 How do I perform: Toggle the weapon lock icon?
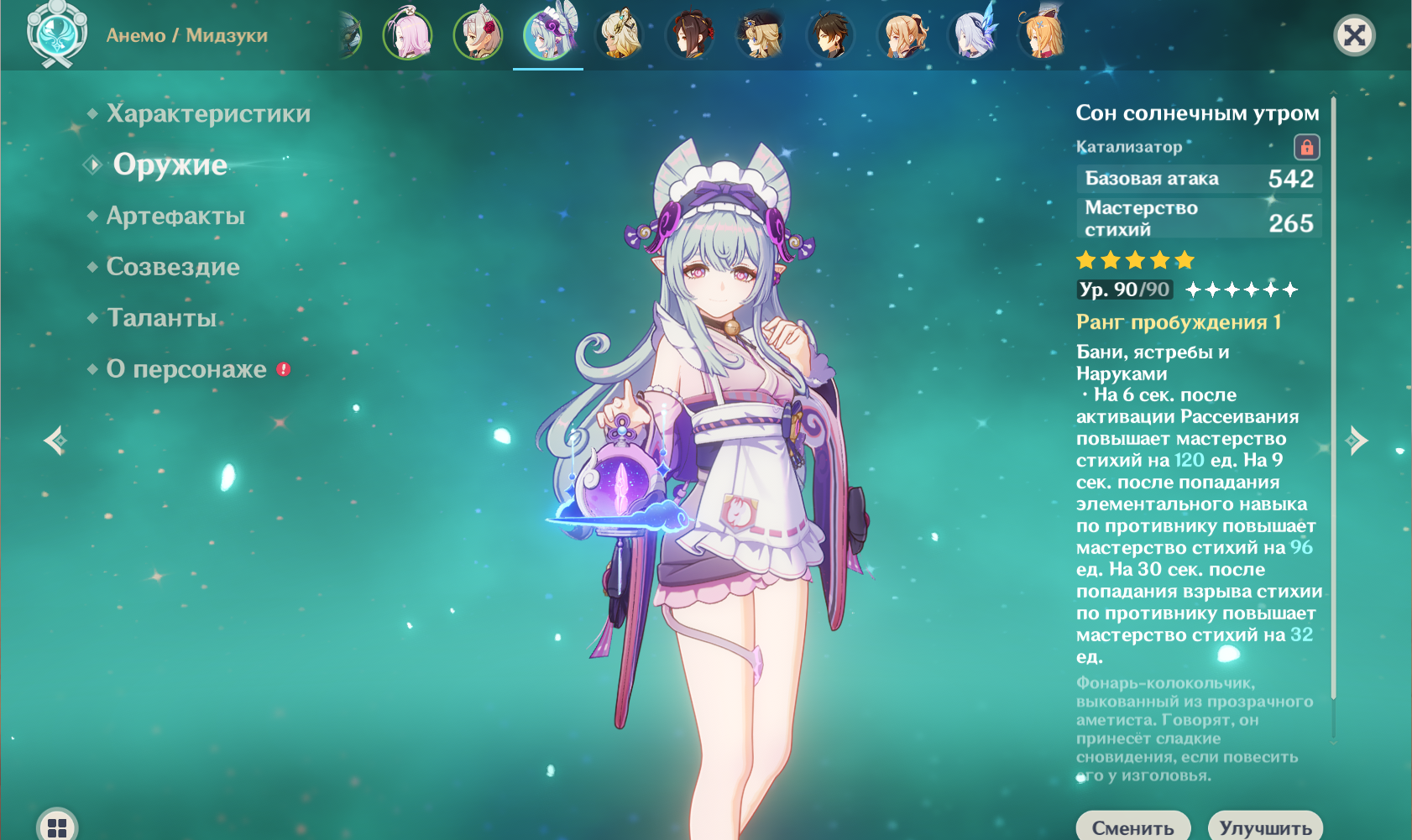(x=1306, y=148)
